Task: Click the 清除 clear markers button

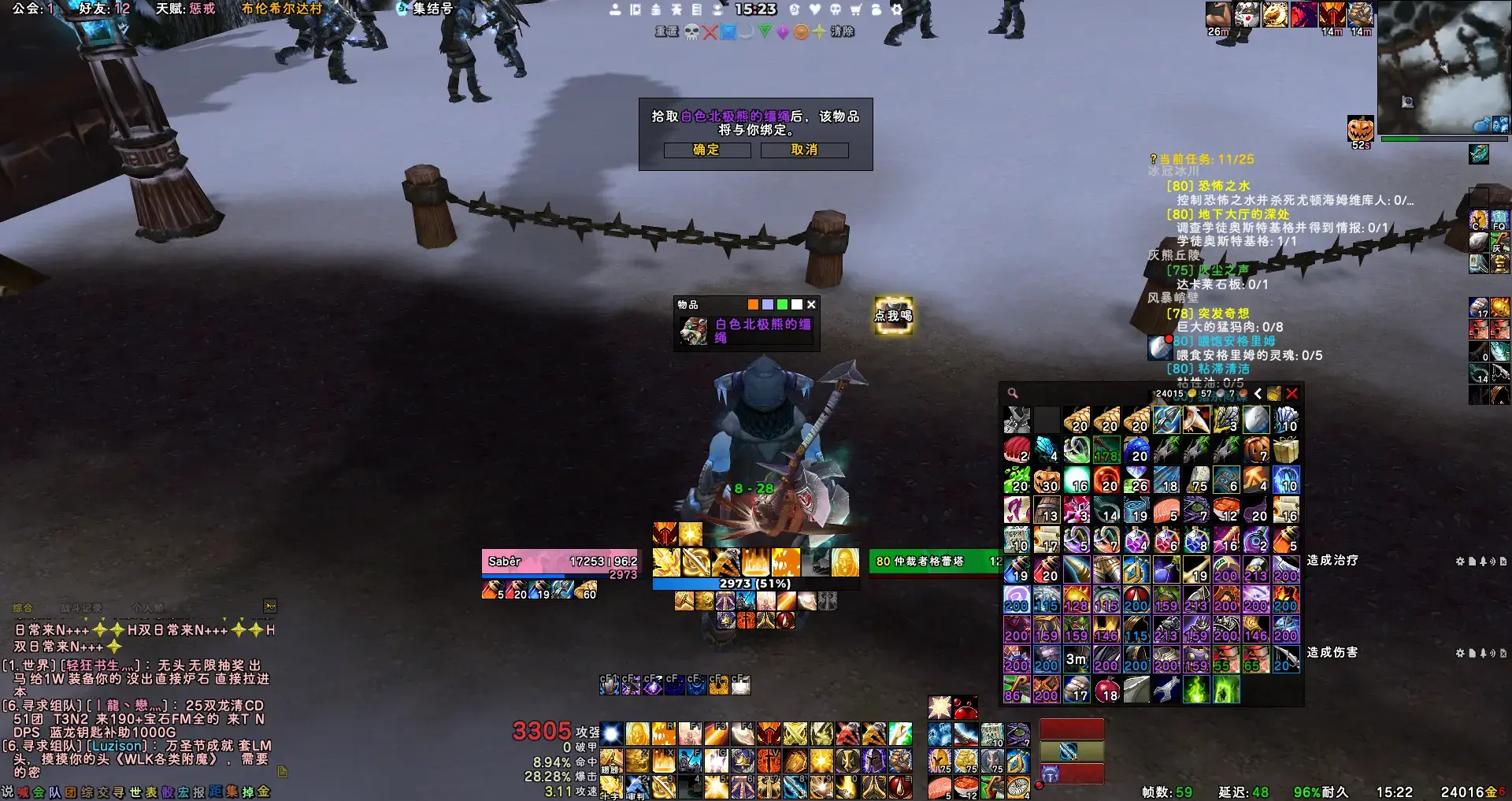Action: 842,32
